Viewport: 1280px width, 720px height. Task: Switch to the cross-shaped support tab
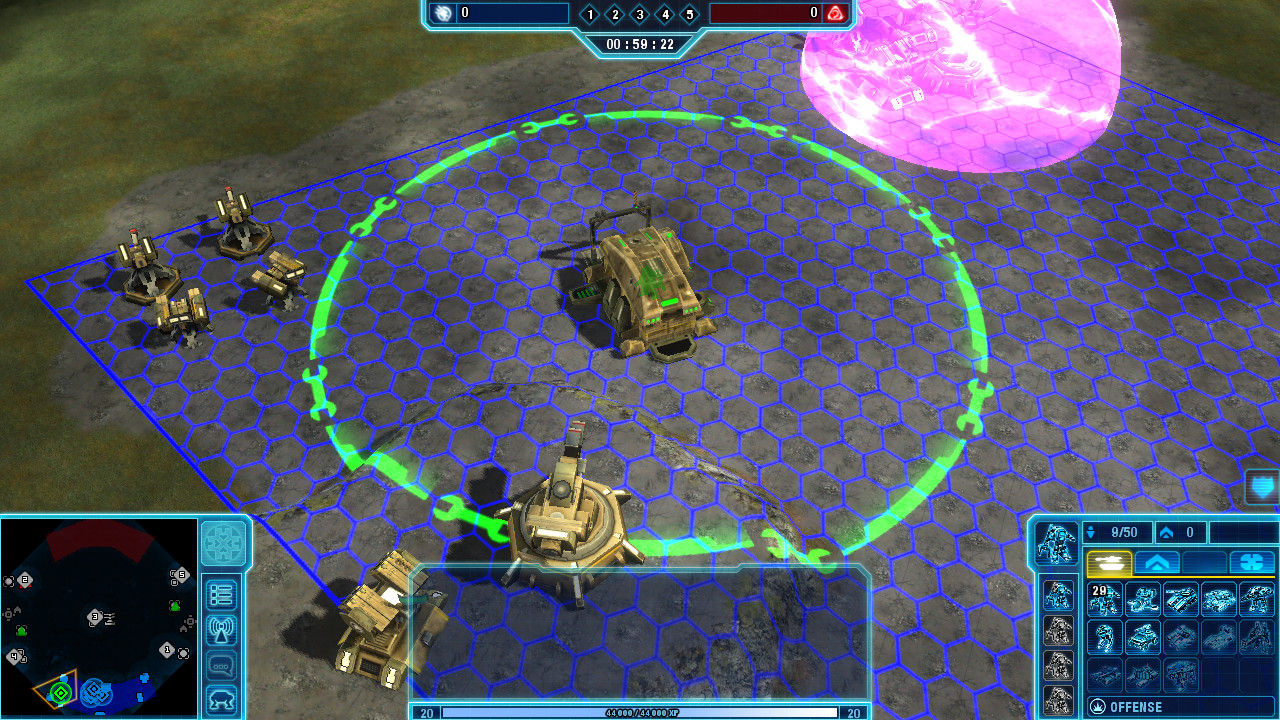[1251, 563]
